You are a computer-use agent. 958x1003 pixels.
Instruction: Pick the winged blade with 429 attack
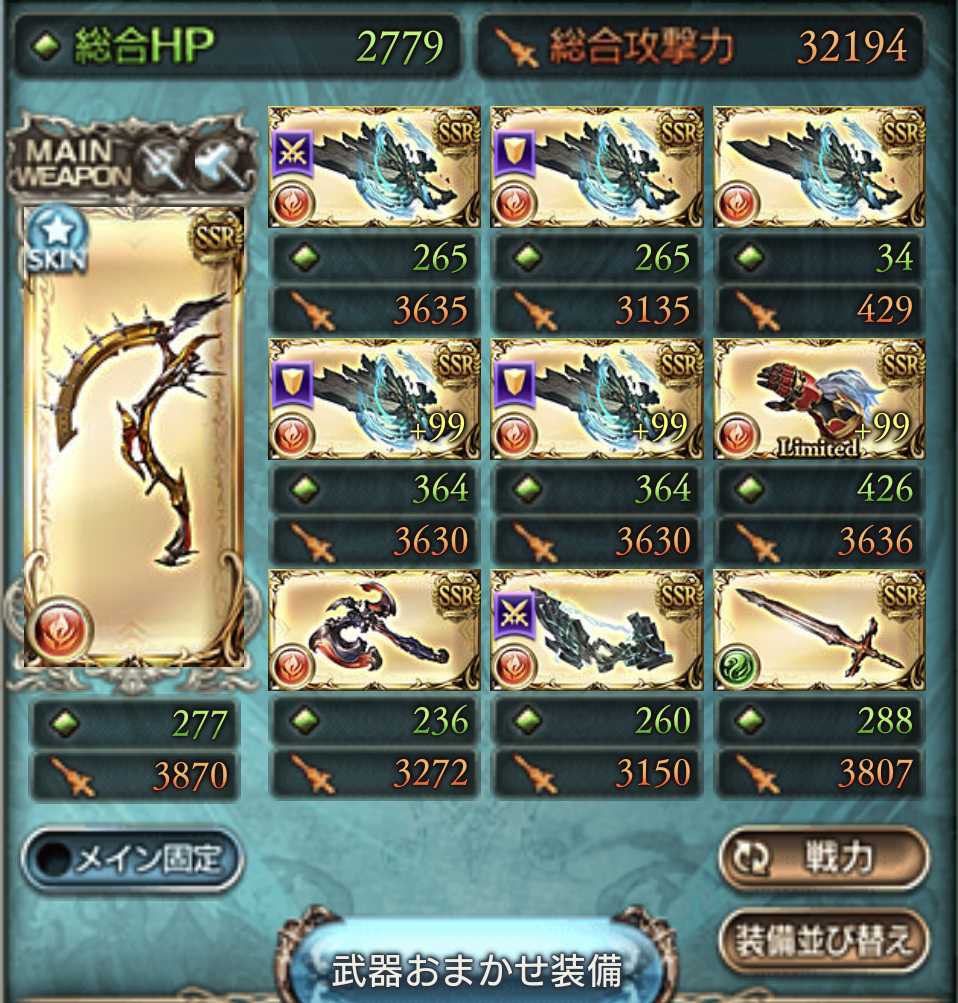click(x=819, y=167)
